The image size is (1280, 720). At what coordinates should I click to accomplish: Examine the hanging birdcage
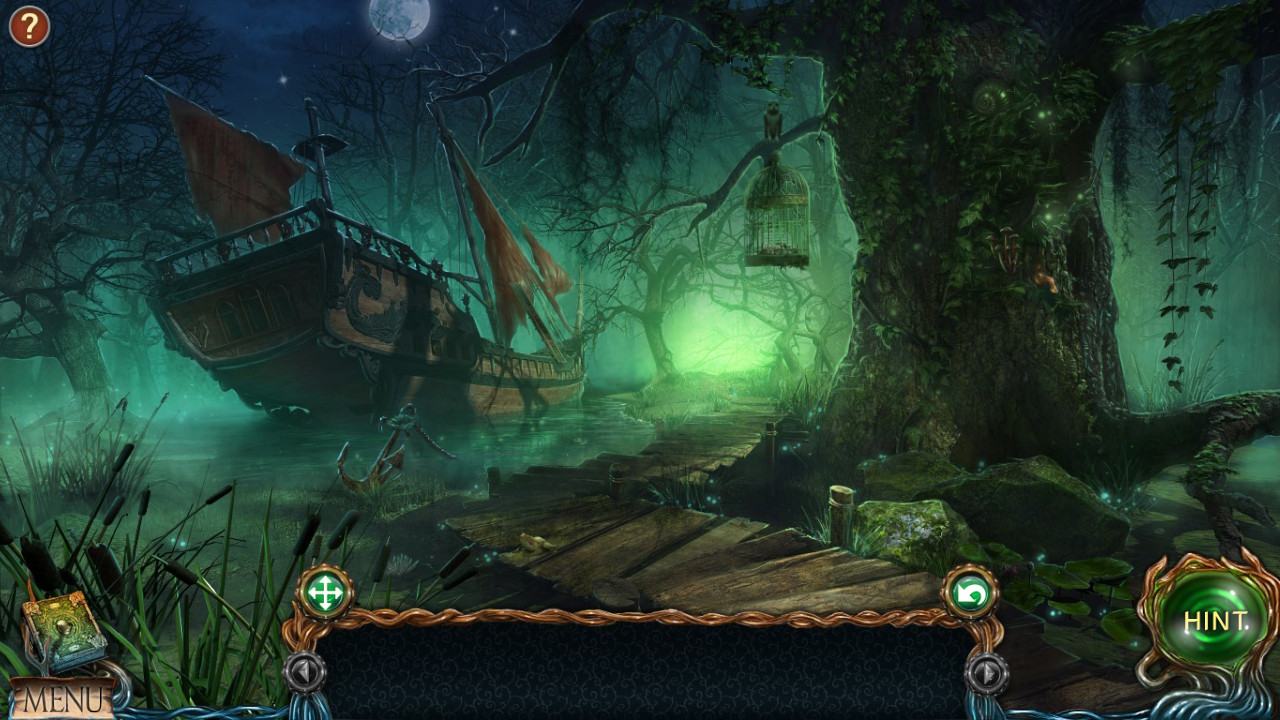775,215
